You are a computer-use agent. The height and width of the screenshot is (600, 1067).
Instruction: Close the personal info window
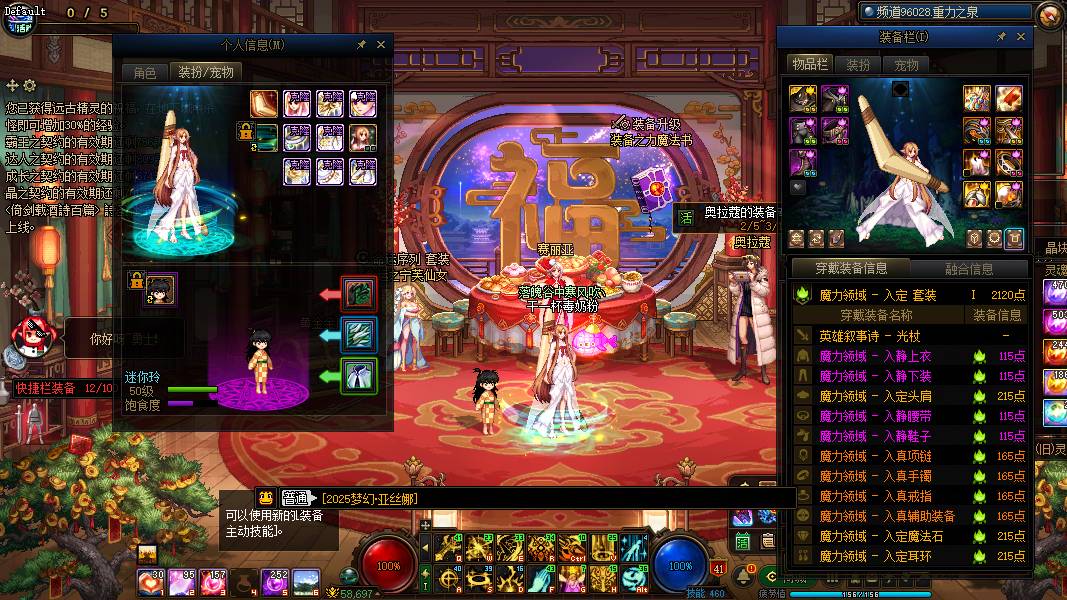[380, 45]
